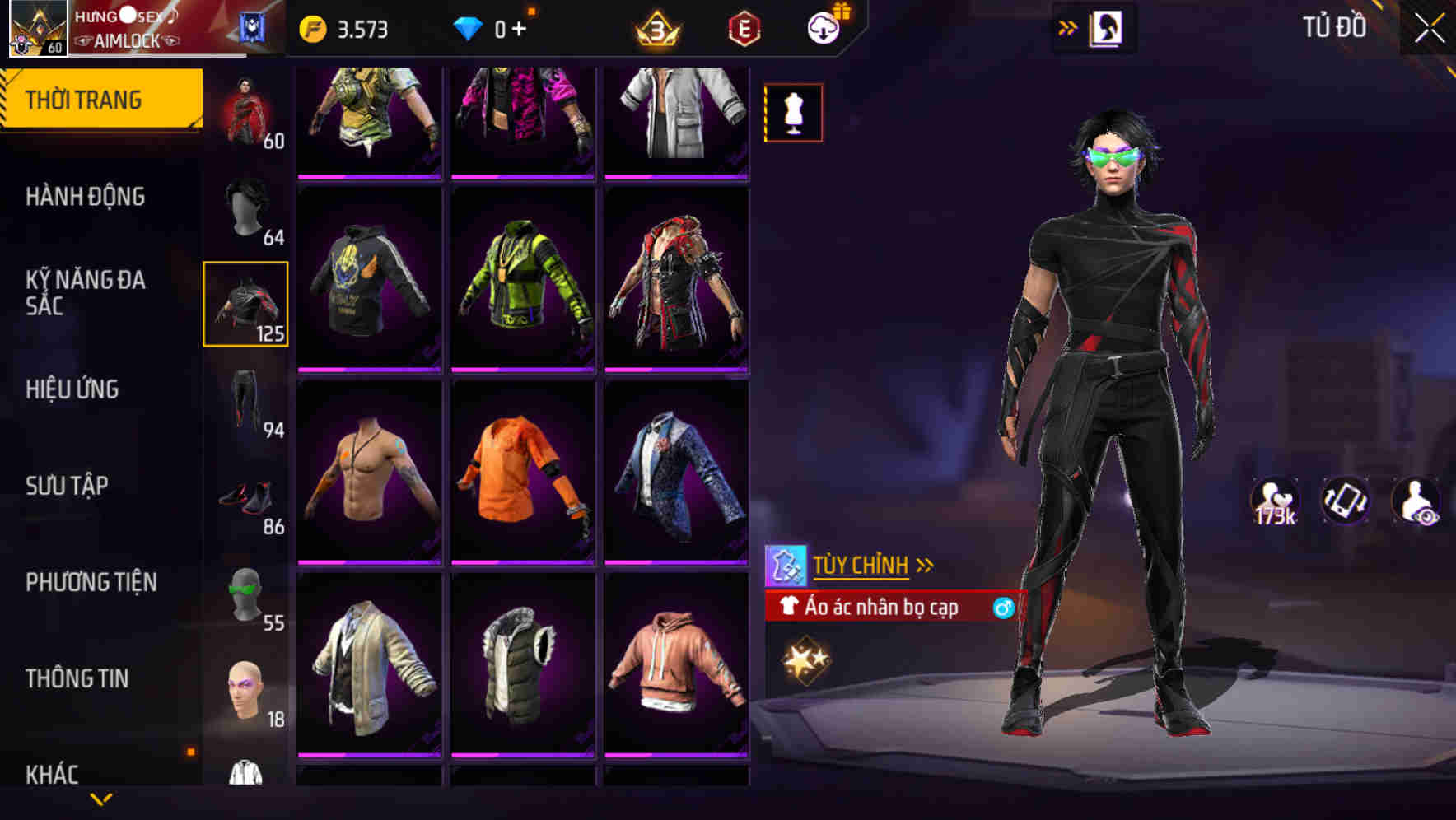Toggle the mannequin display icon
The height and width of the screenshot is (820, 1456).
point(793,113)
